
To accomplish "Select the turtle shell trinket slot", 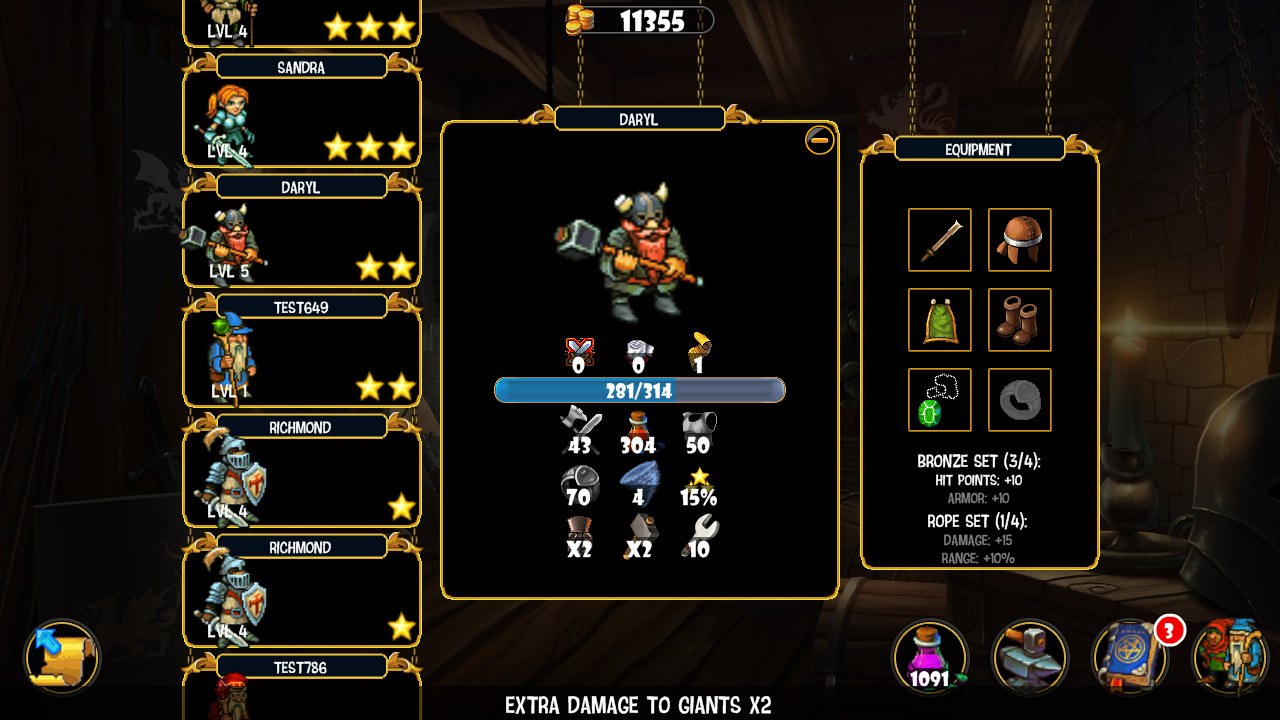I will tap(939, 399).
